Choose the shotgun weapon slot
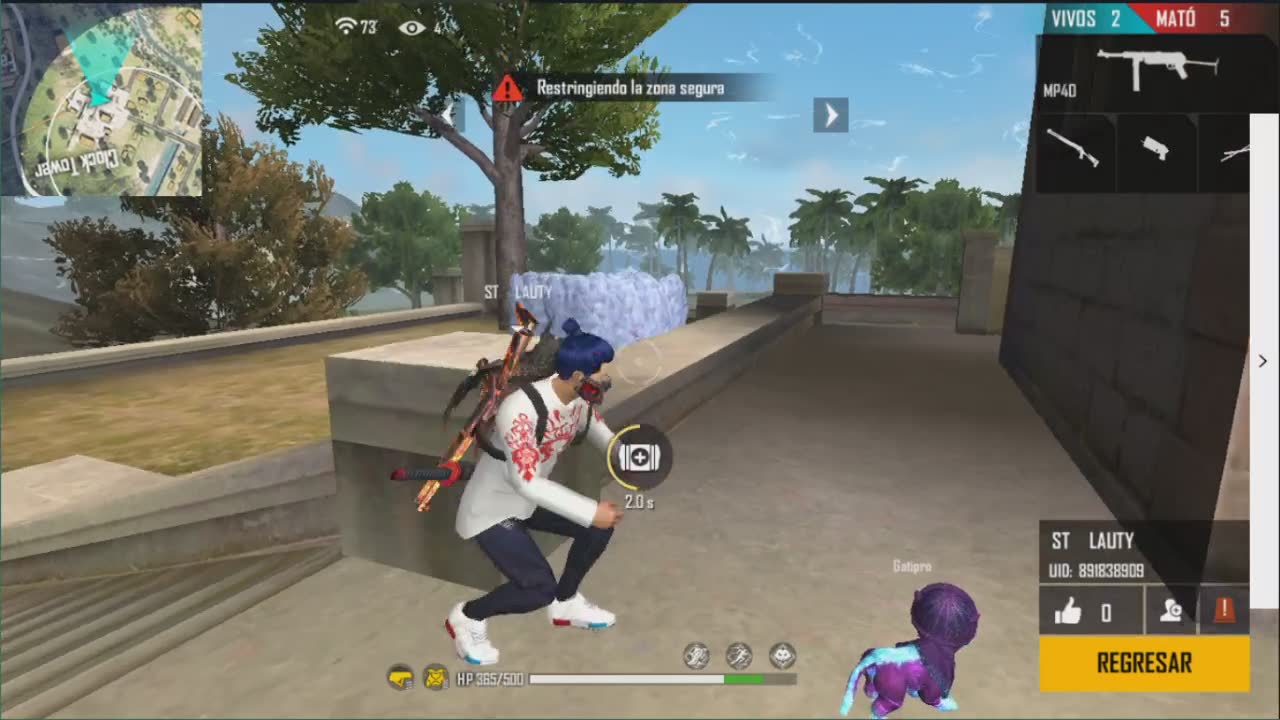The height and width of the screenshot is (720, 1280). tap(1073, 150)
